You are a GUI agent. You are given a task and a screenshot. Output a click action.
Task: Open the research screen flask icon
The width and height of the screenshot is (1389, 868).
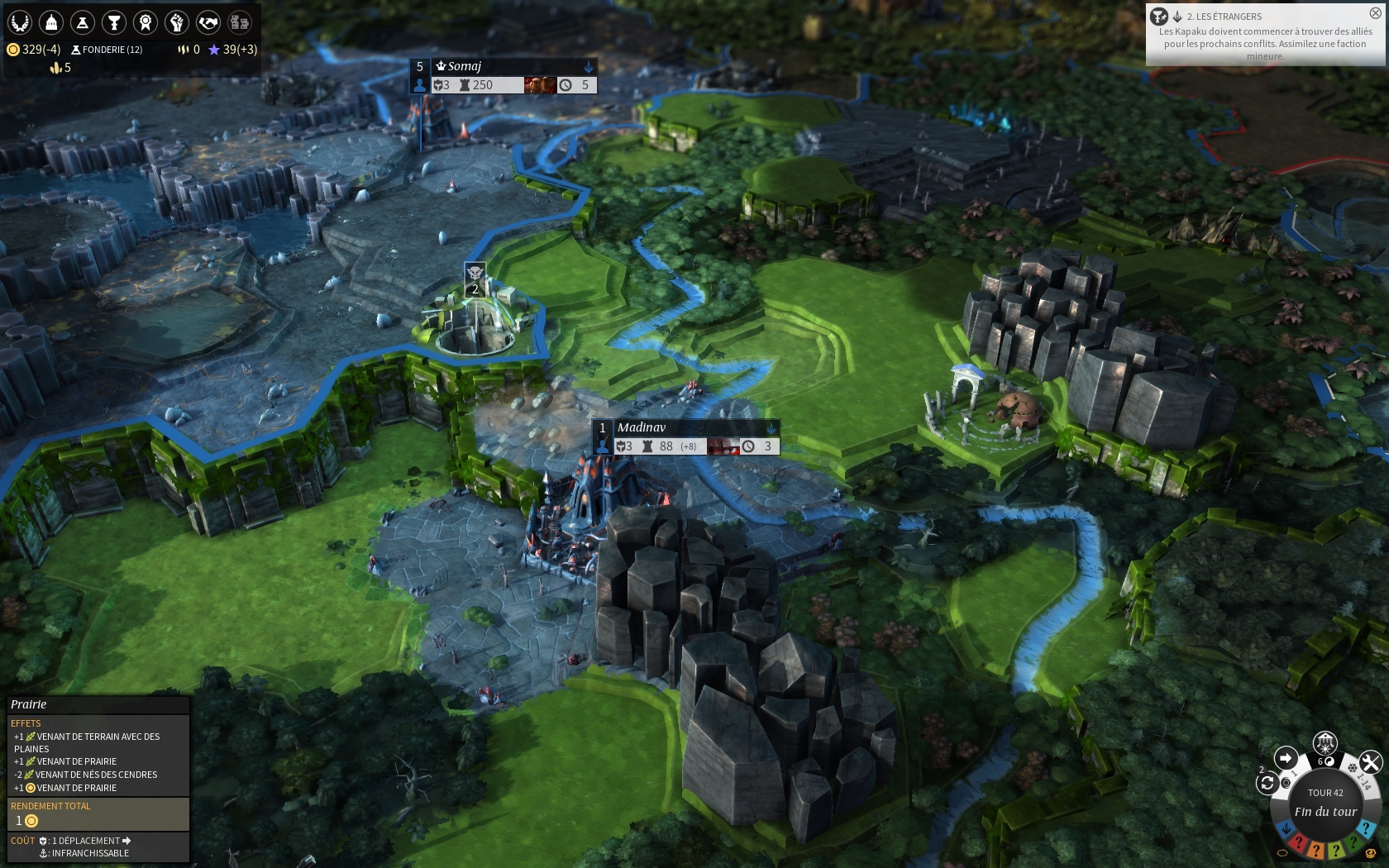click(x=83, y=21)
